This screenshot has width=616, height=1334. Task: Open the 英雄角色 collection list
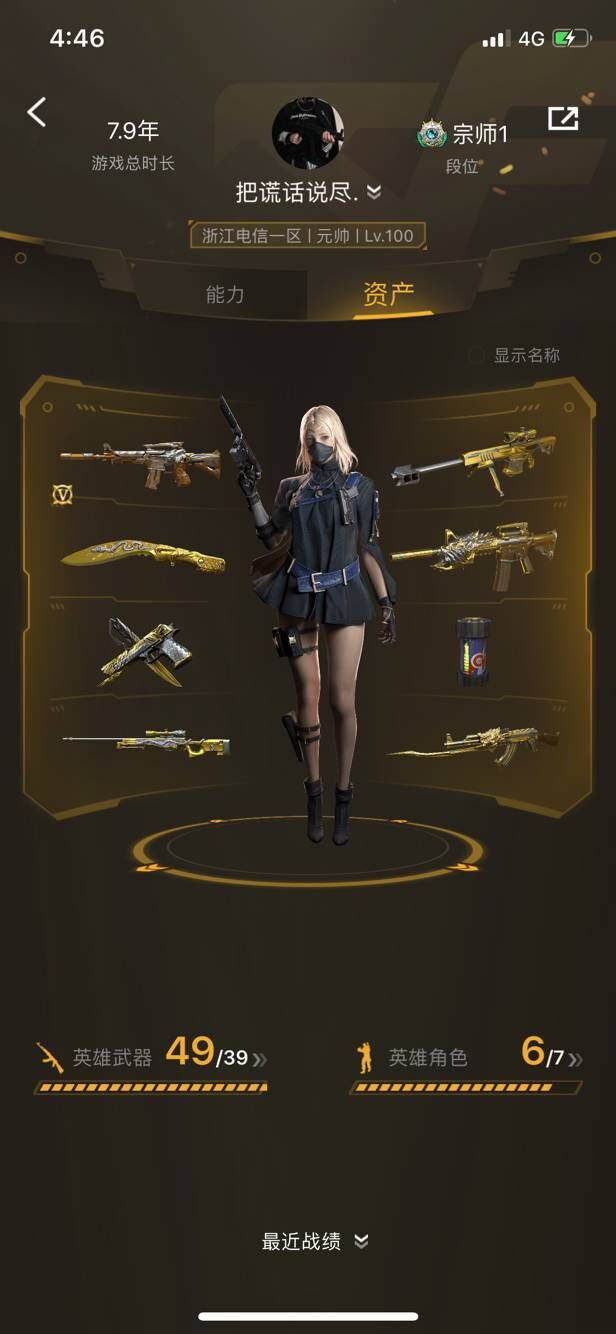coord(466,1057)
